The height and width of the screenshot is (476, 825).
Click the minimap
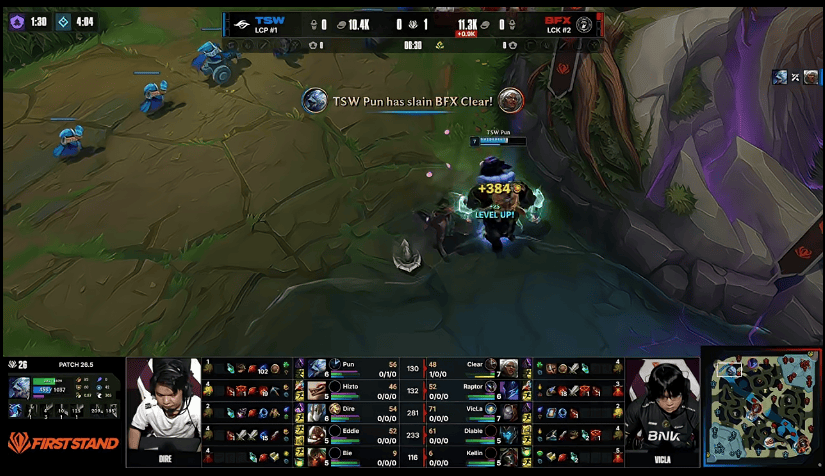point(761,411)
